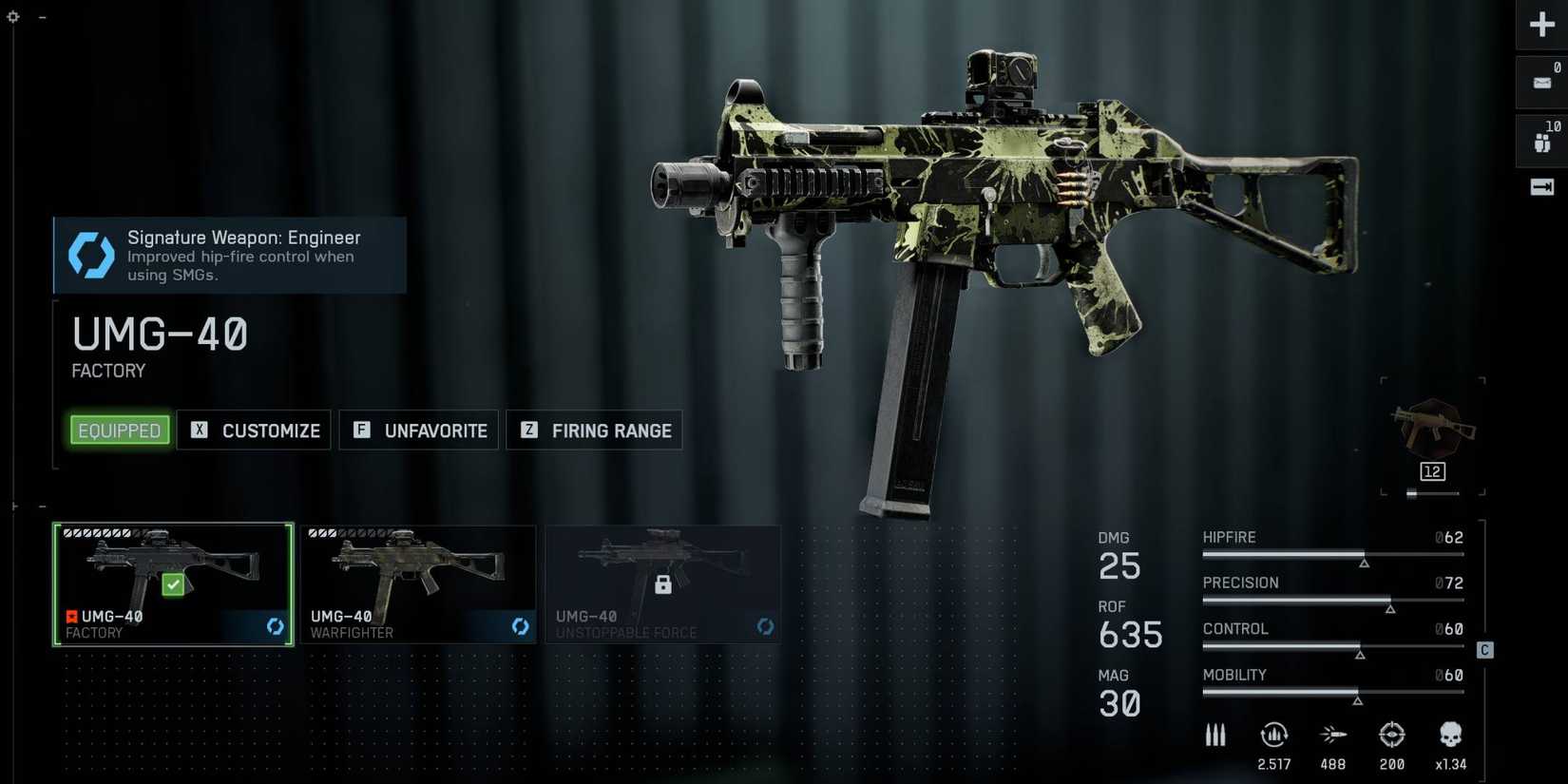
Task: Toggle the equipped checkmark on UMG-40 Factory
Action: point(172,584)
